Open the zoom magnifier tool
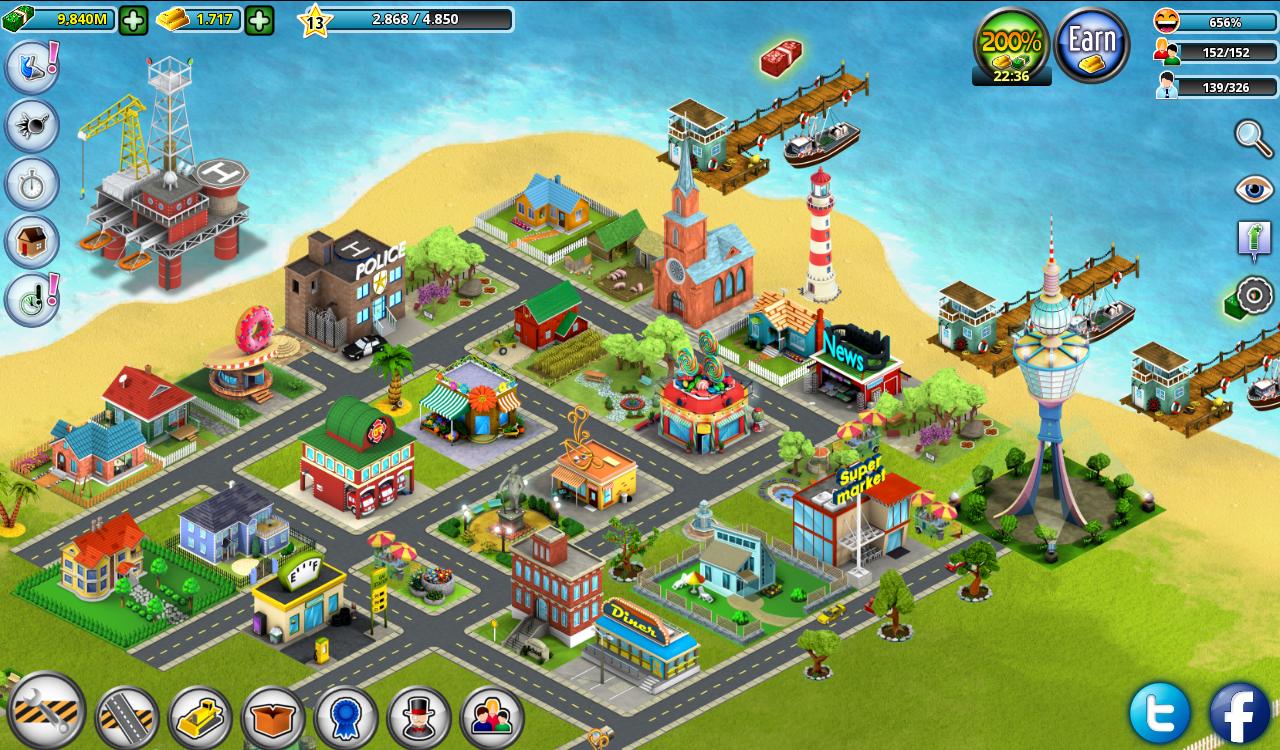Screen dimensions: 1280x750 pos(1249,137)
